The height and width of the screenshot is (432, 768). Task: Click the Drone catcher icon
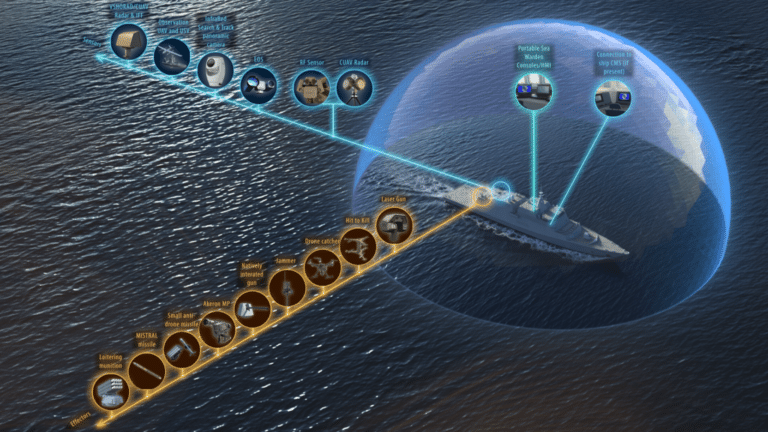coord(322,267)
